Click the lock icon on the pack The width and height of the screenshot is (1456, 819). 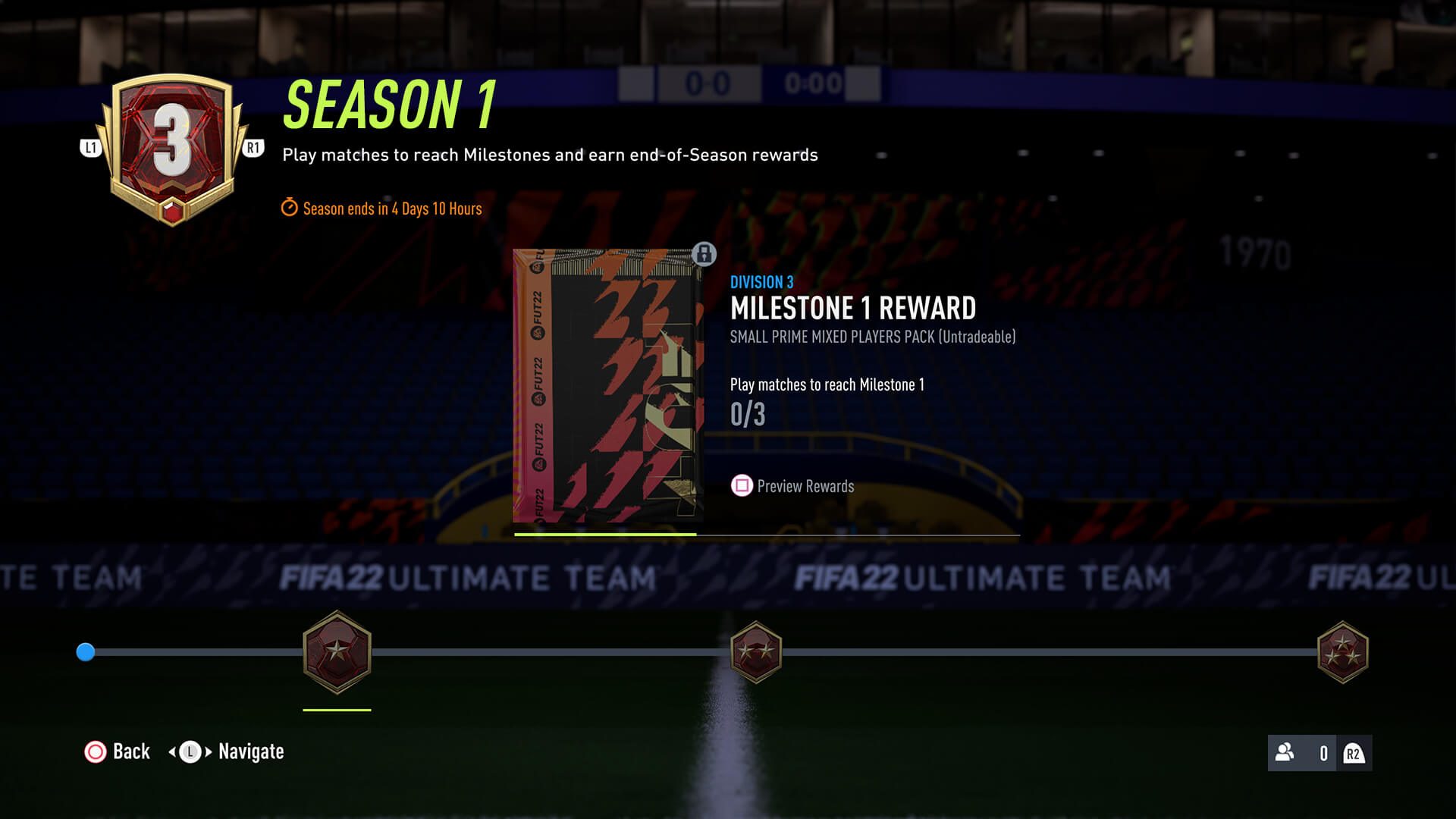pyautogui.click(x=704, y=255)
